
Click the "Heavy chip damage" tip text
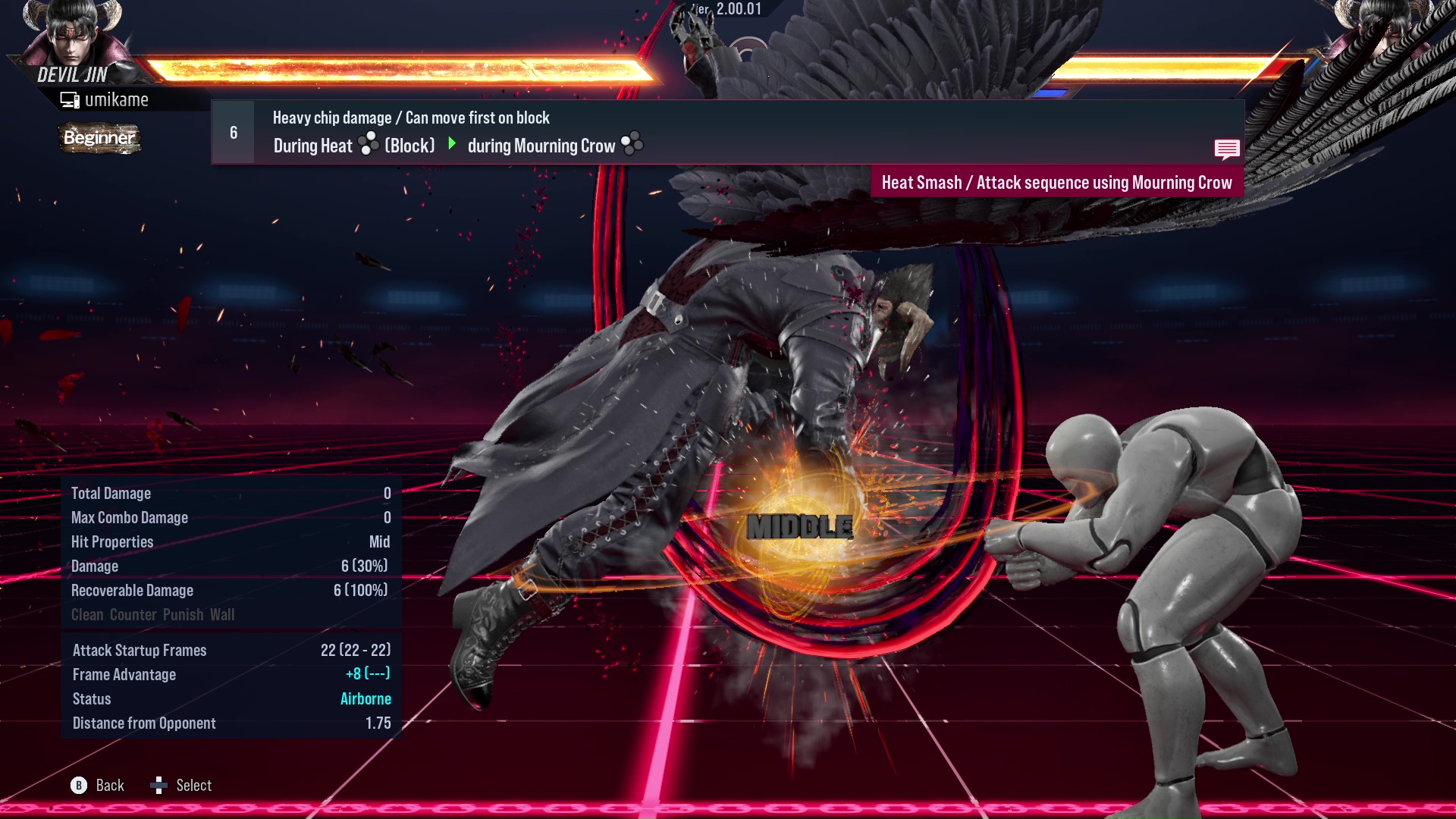click(411, 117)
